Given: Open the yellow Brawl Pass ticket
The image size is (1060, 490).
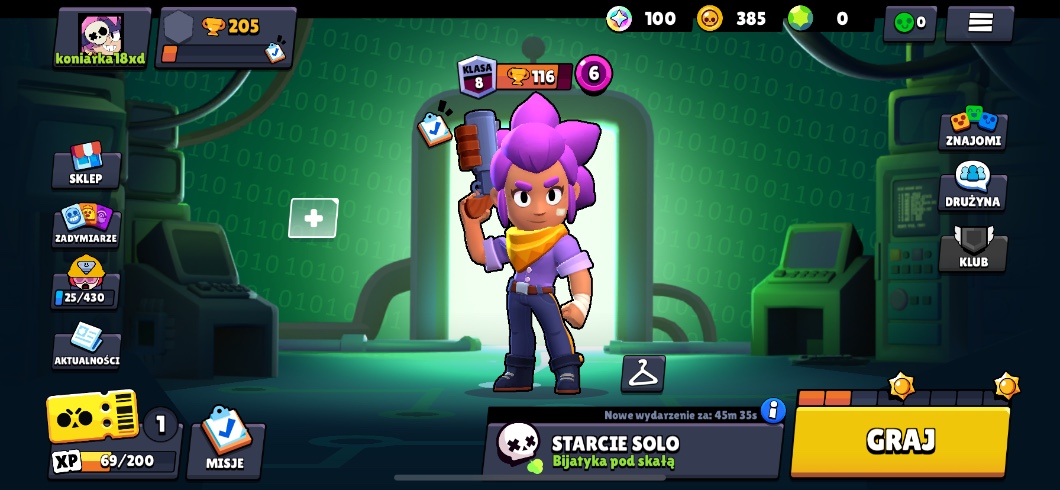Looking at the screenshot, I should pyautogui.click(x=92, y=415).
